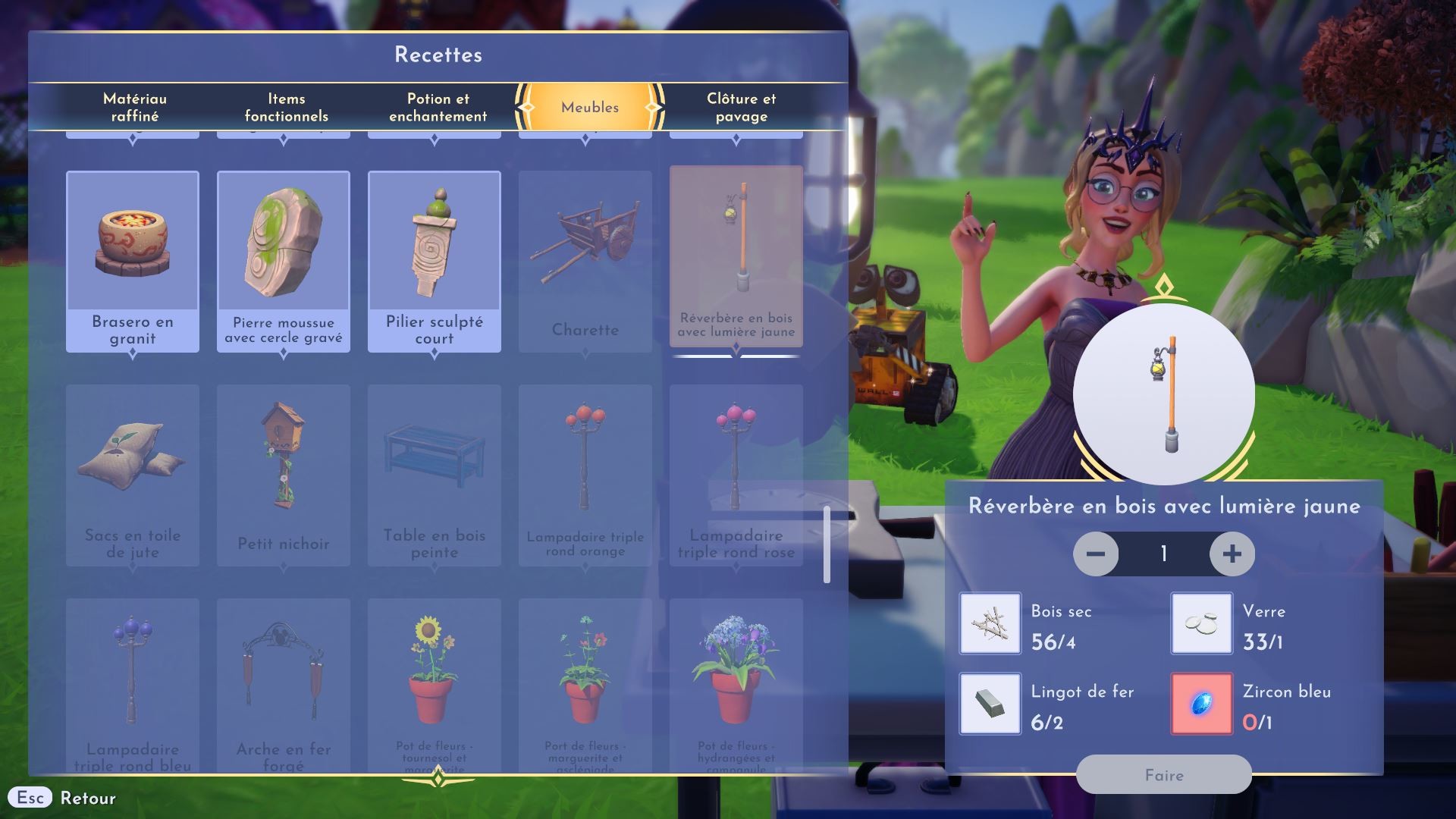Screen dimensions: 1456x819
Task: Click the Verre ingredient icon
Action: tap(1201, 623)
